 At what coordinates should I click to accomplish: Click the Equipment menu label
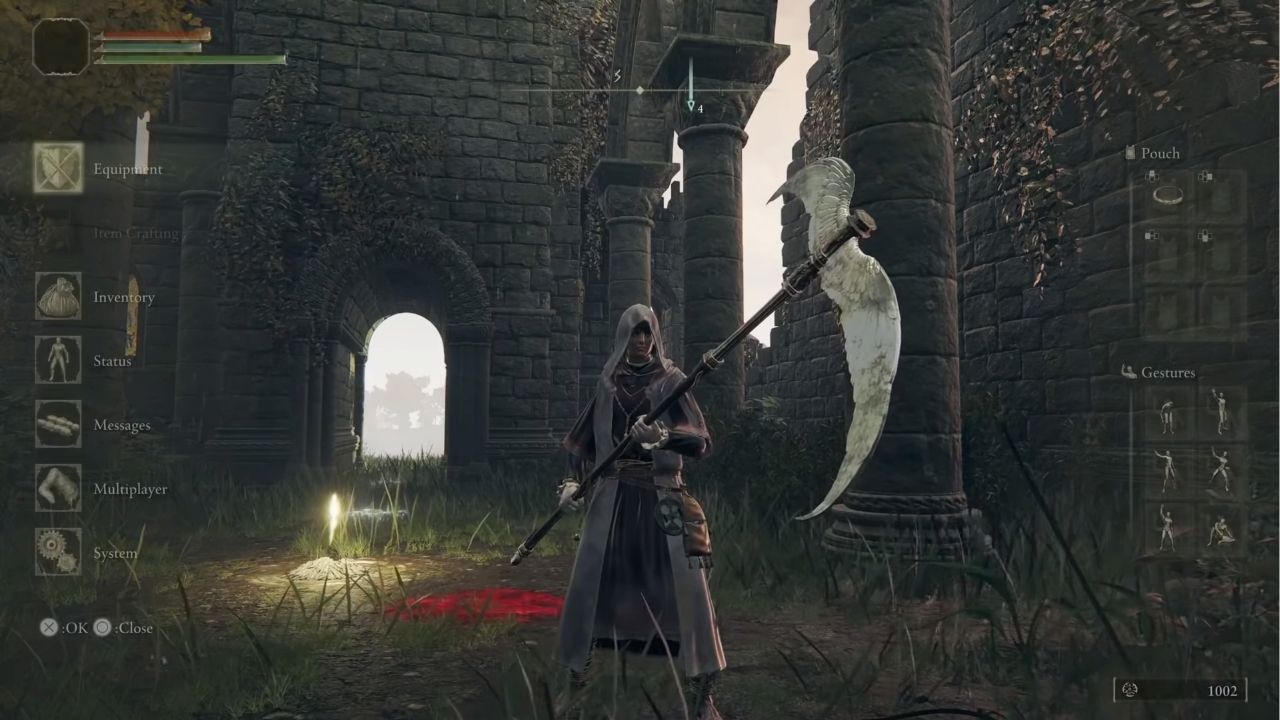127,169
